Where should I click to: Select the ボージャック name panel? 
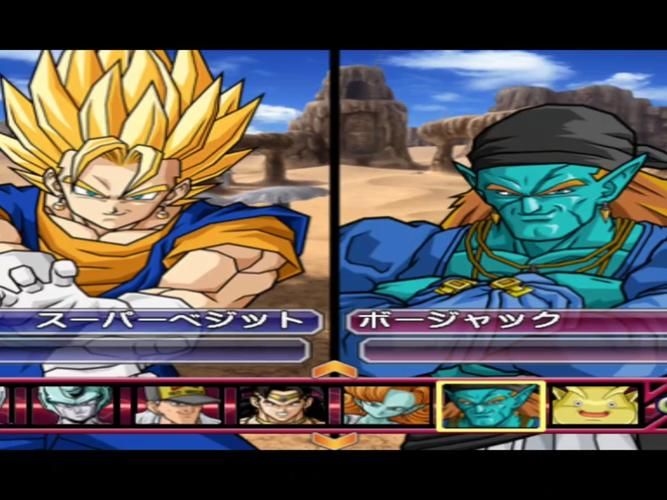coord(505,321)
